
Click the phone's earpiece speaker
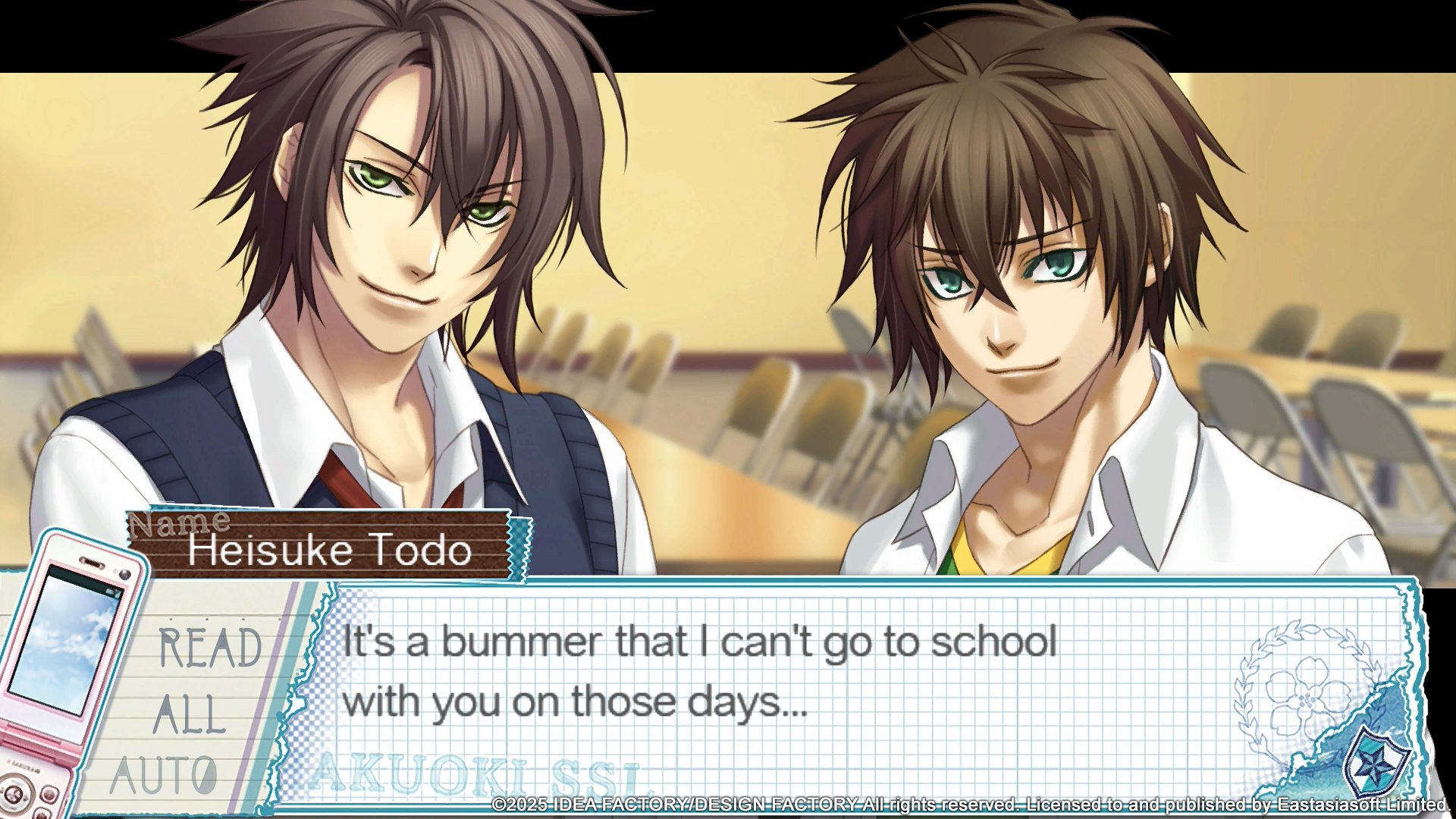coord(91,563)
